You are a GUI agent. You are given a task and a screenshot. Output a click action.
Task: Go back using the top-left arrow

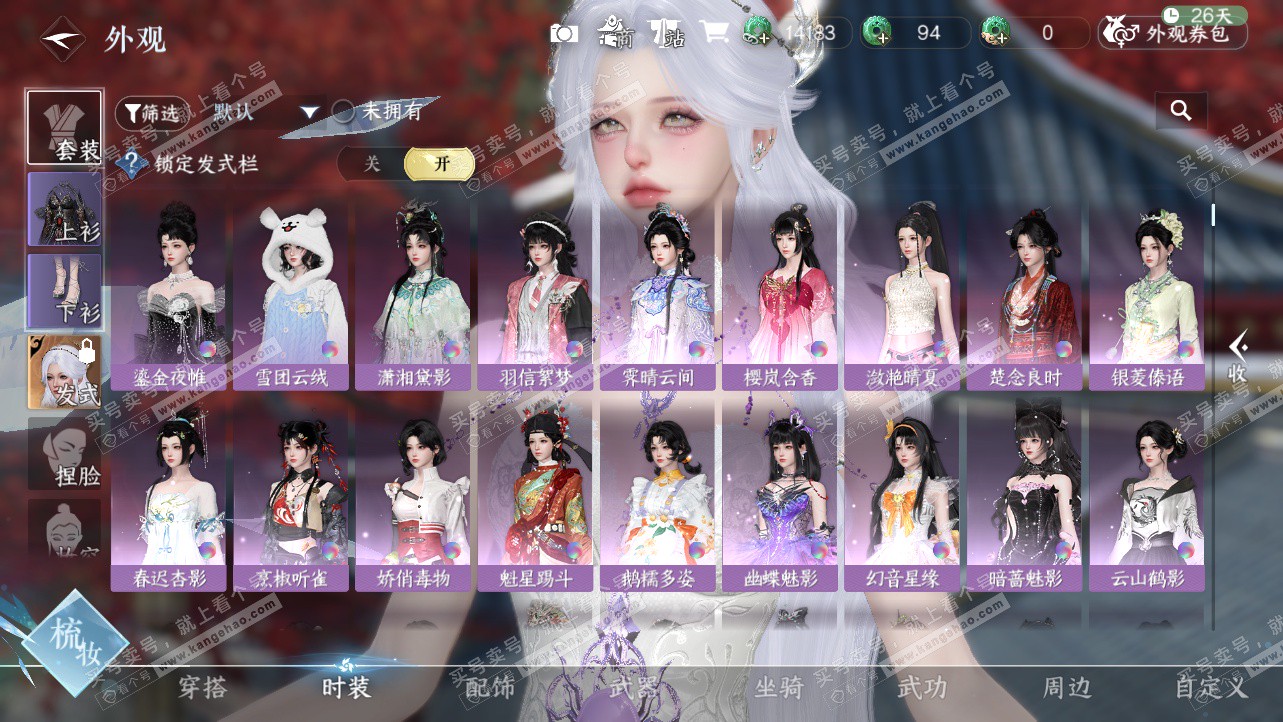tap(62, 39)
